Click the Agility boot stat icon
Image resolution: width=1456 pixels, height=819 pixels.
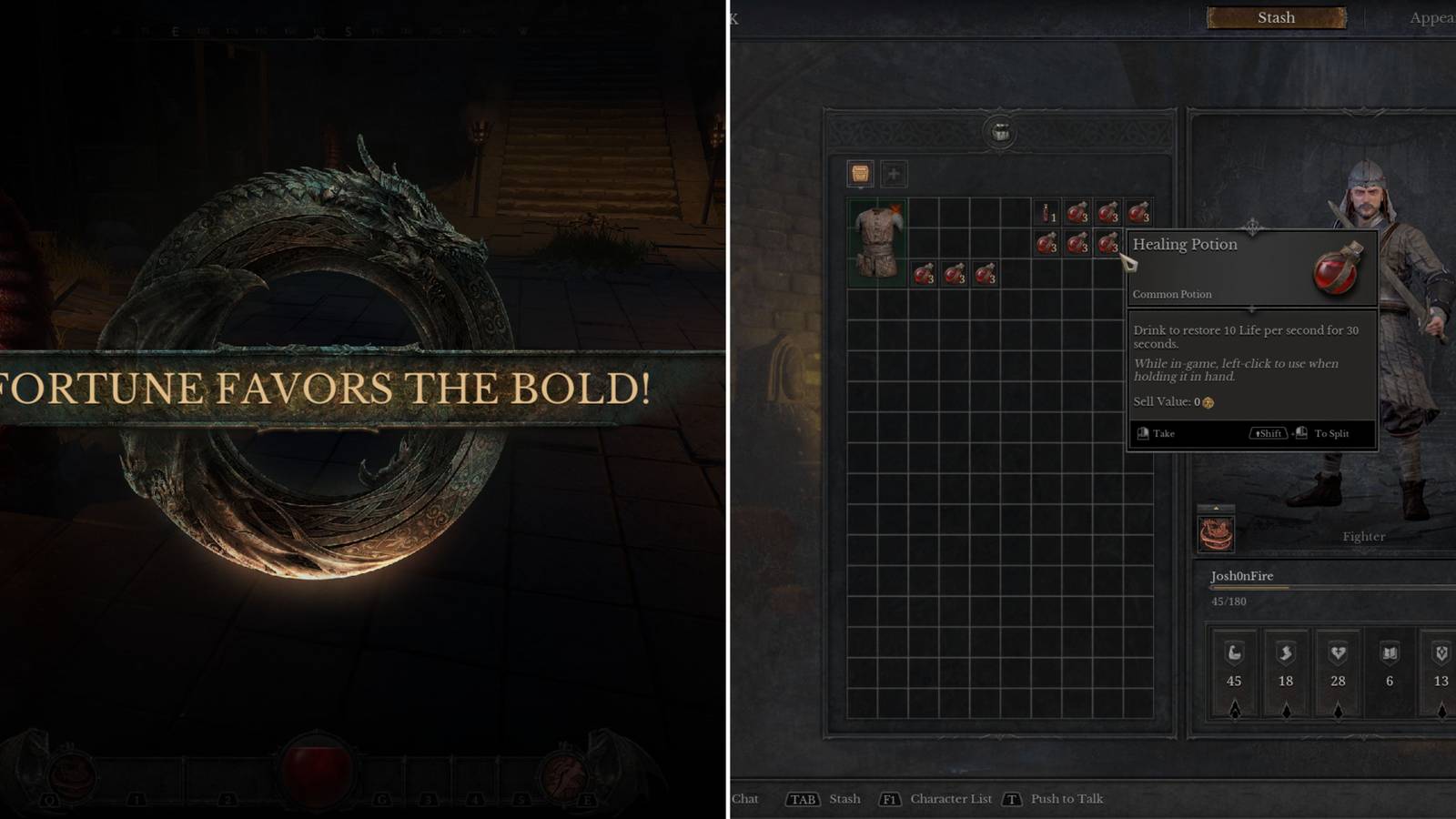1286,653
